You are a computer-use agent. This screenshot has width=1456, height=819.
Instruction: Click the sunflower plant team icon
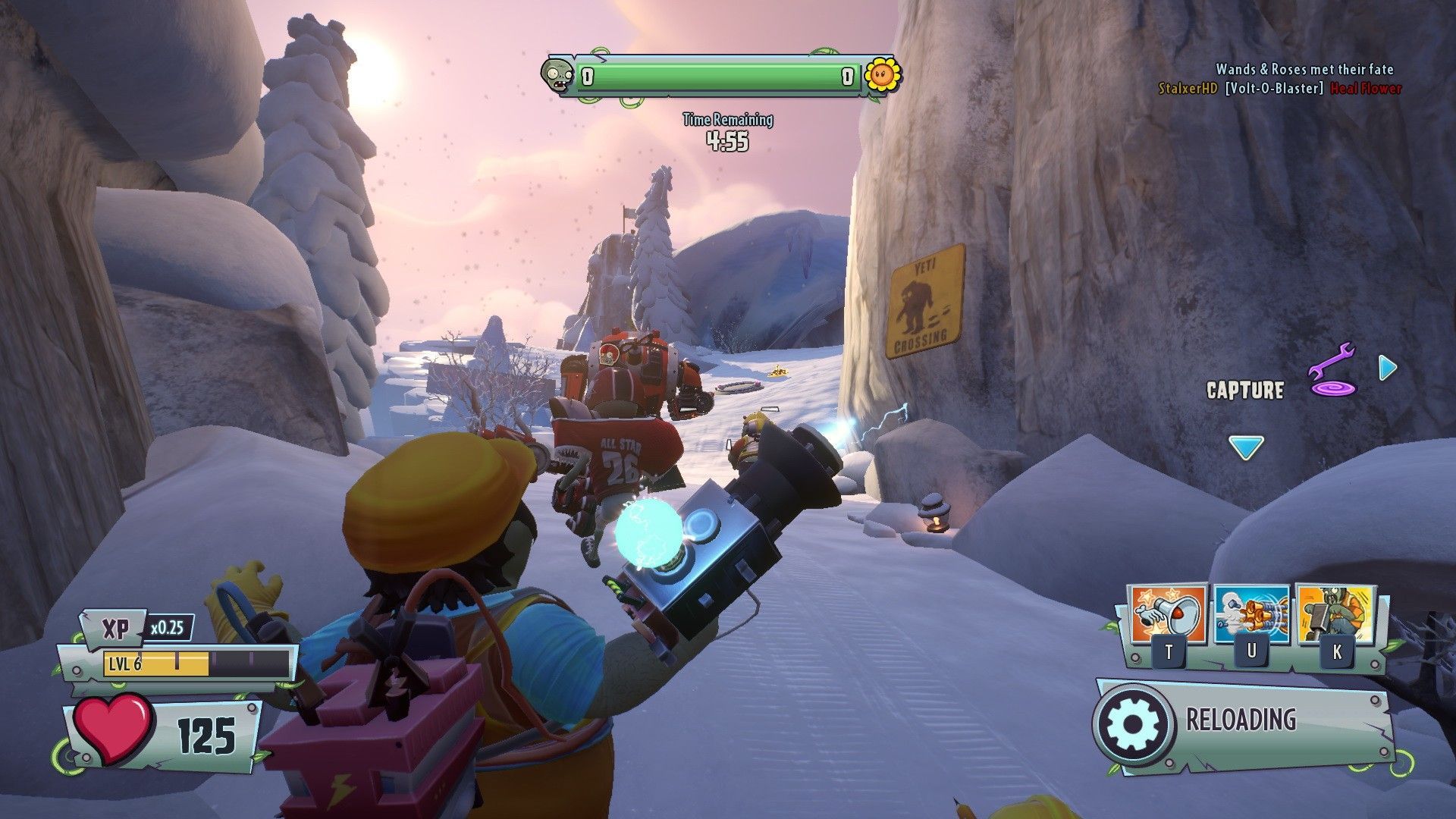point(882,74)
